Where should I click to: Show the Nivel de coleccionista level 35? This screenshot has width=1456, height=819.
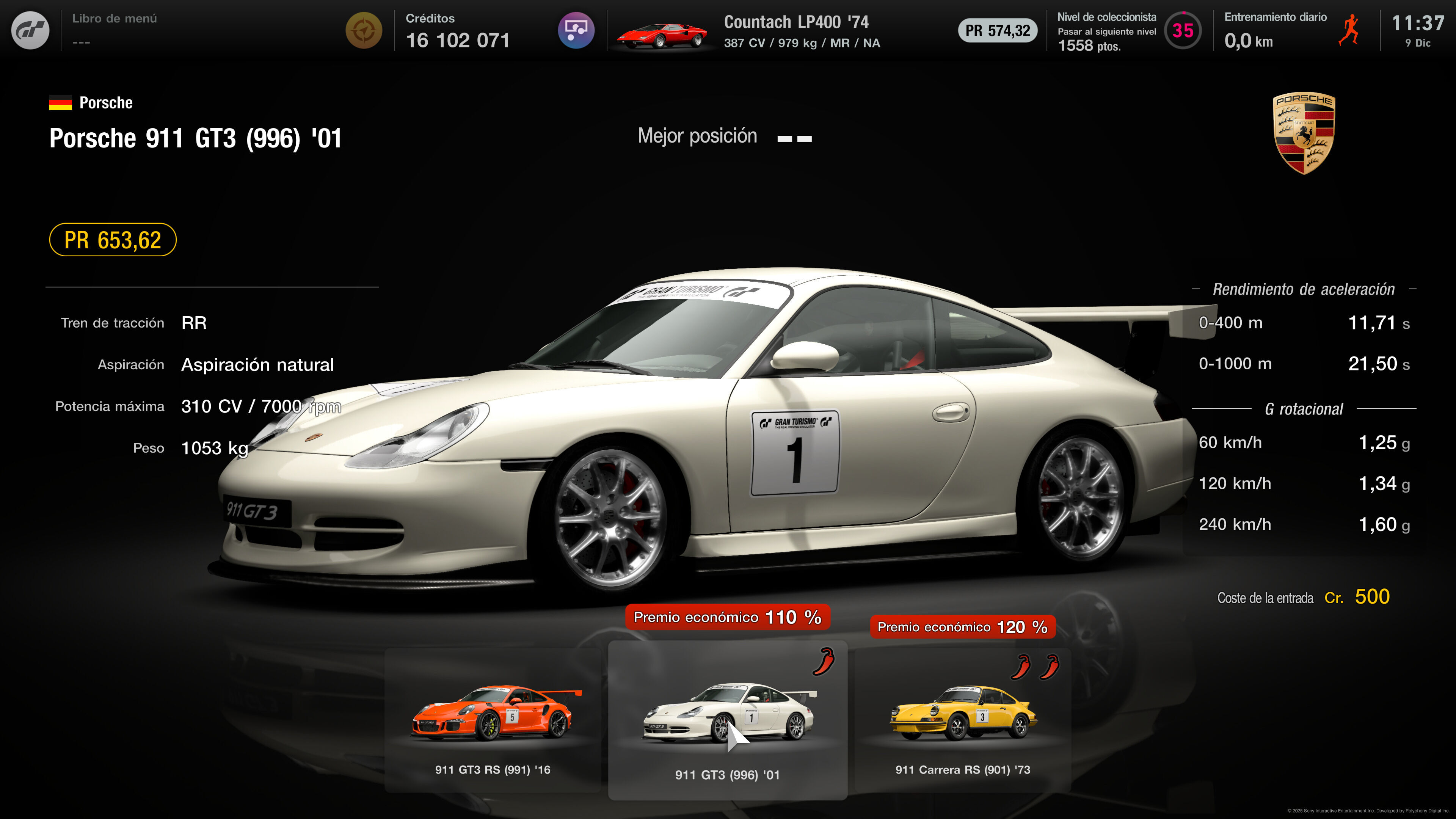(1183, 30)
